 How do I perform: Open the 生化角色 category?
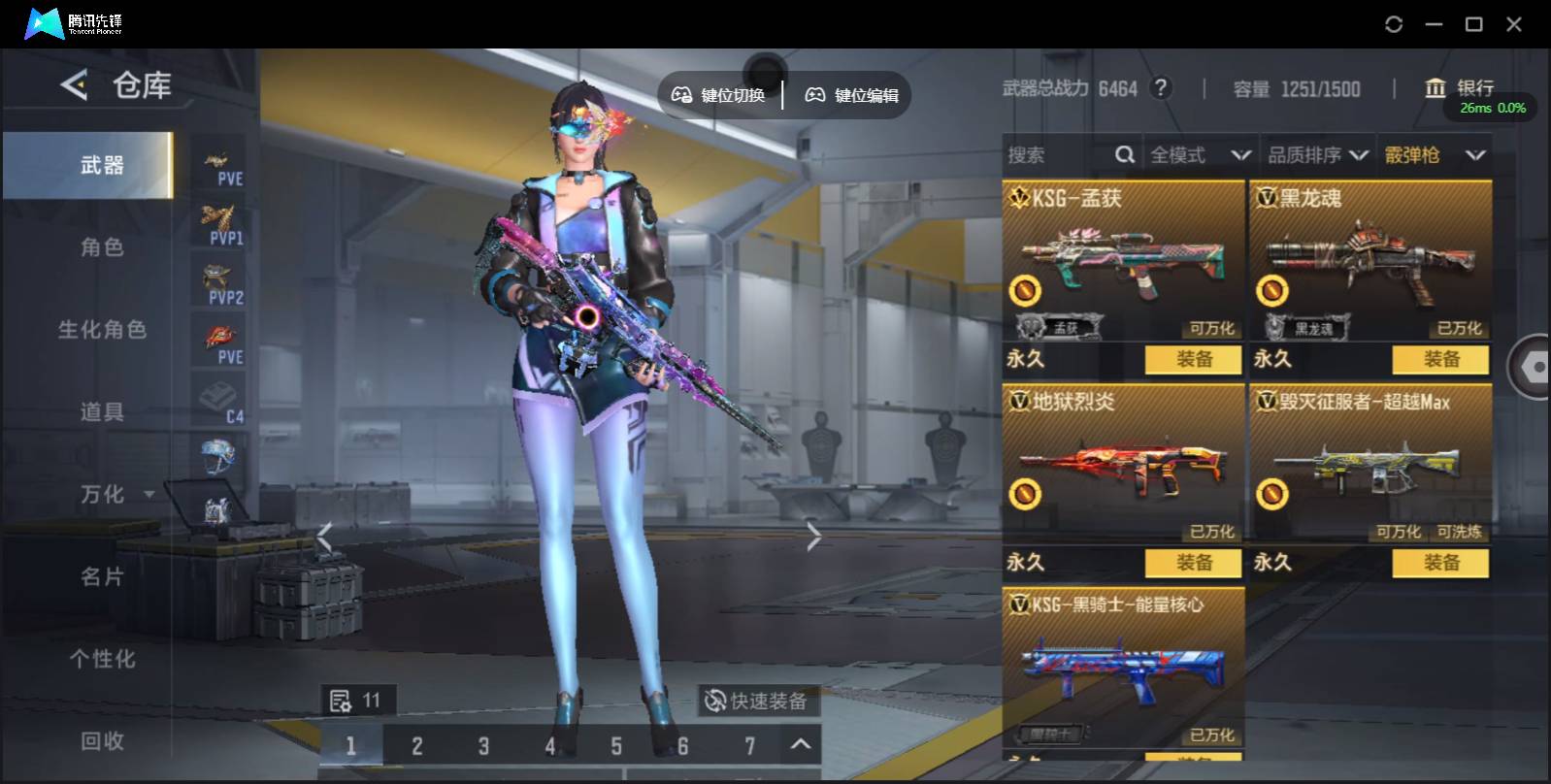102,330
